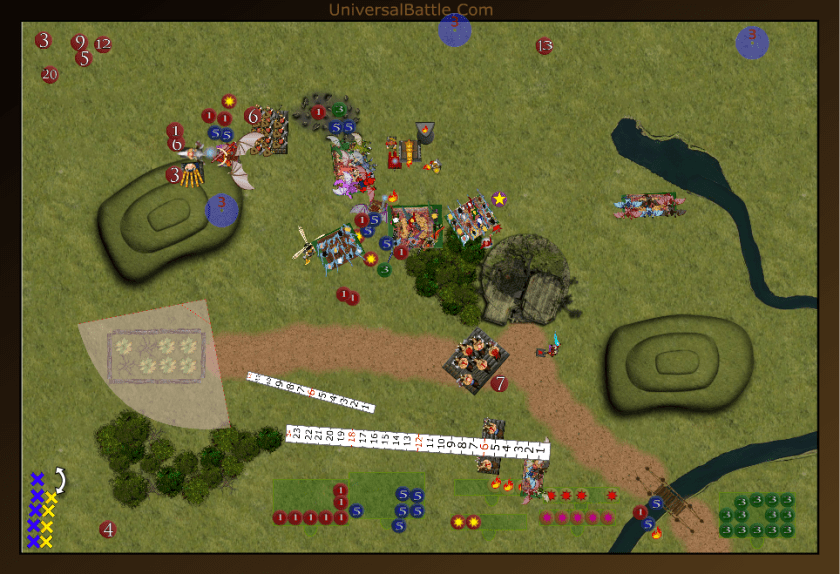Select the red counter showing 12
This screenshot has height=574, width=840.
(103, 45)
